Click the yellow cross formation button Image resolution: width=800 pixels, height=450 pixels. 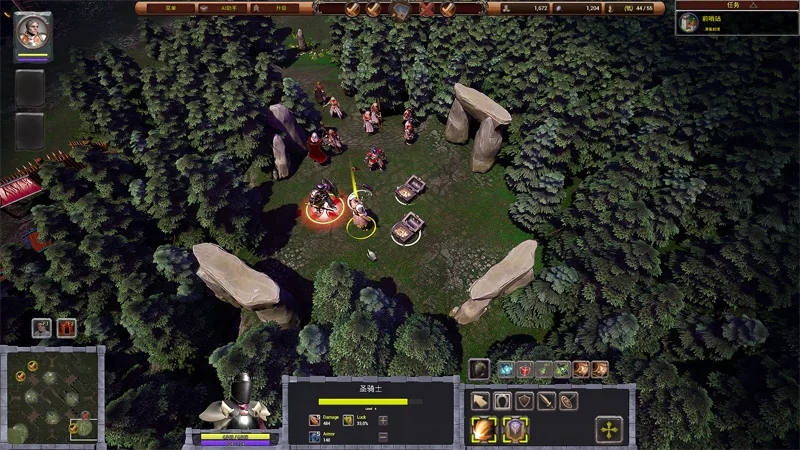pos(609,430)
